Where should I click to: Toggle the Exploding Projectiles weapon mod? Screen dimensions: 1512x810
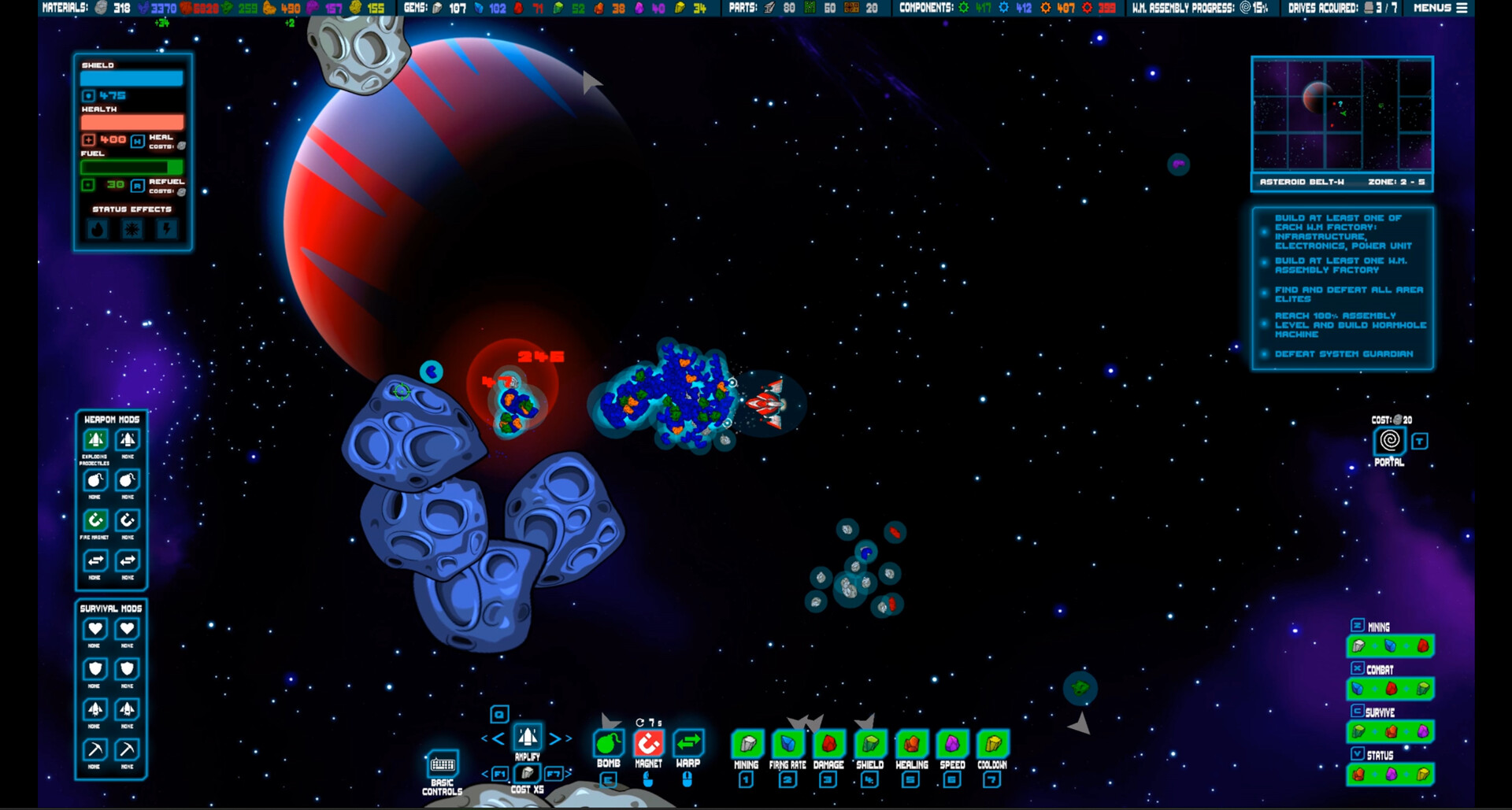click(94, 441)
